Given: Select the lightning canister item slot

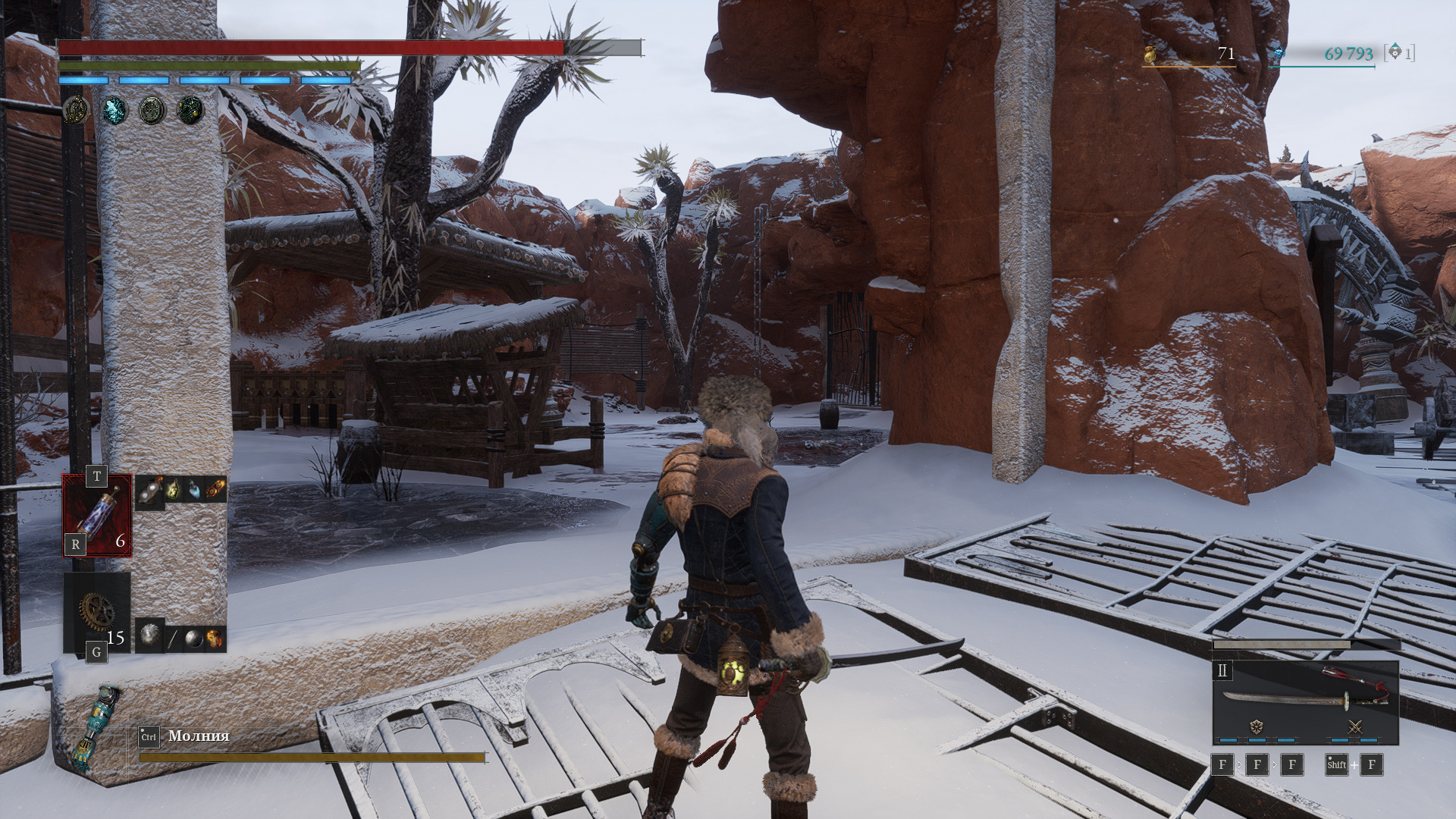Looking at the screenshot, I should [97, 515].
